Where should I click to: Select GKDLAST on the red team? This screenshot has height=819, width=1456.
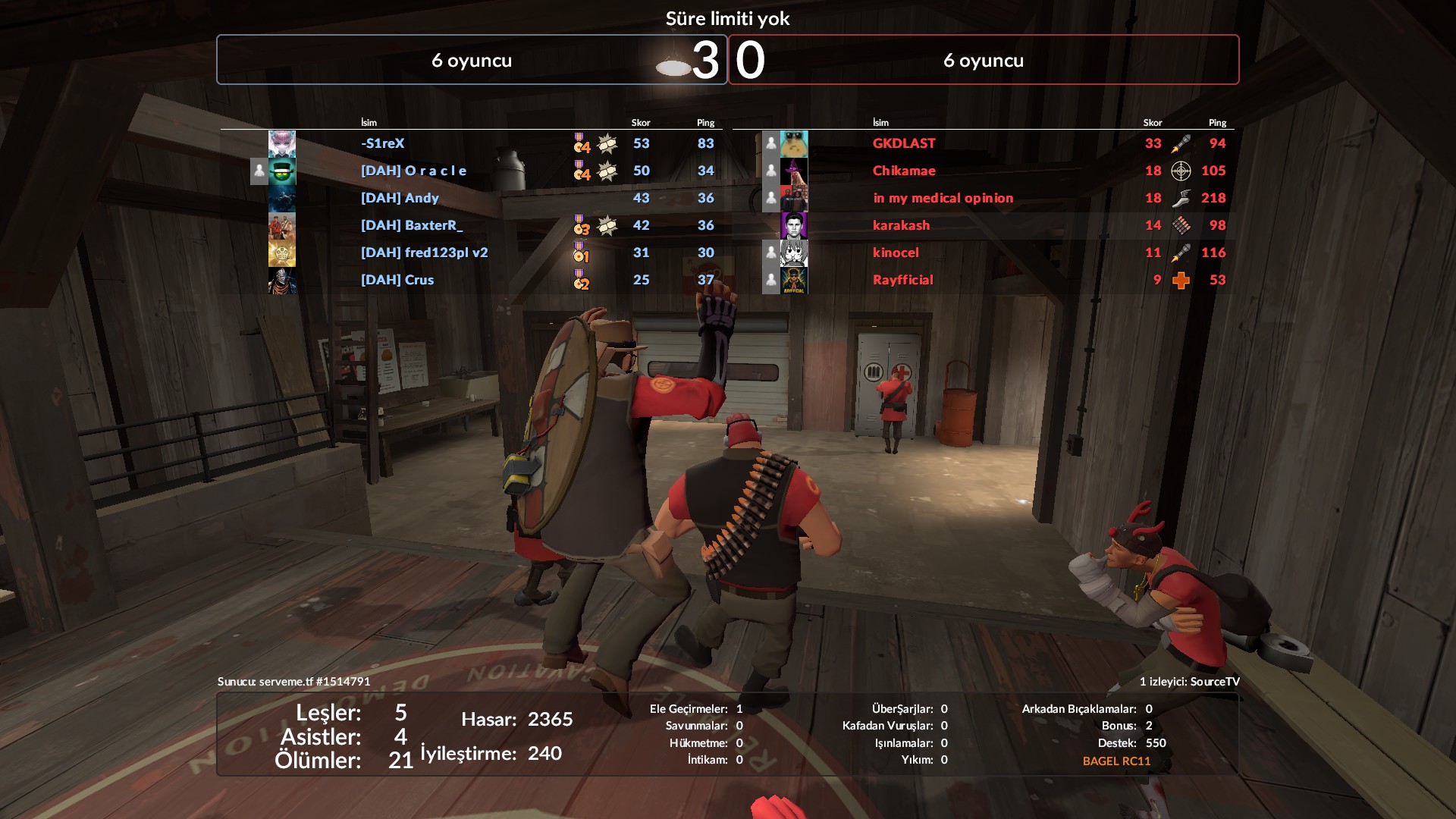pos(904,143)
